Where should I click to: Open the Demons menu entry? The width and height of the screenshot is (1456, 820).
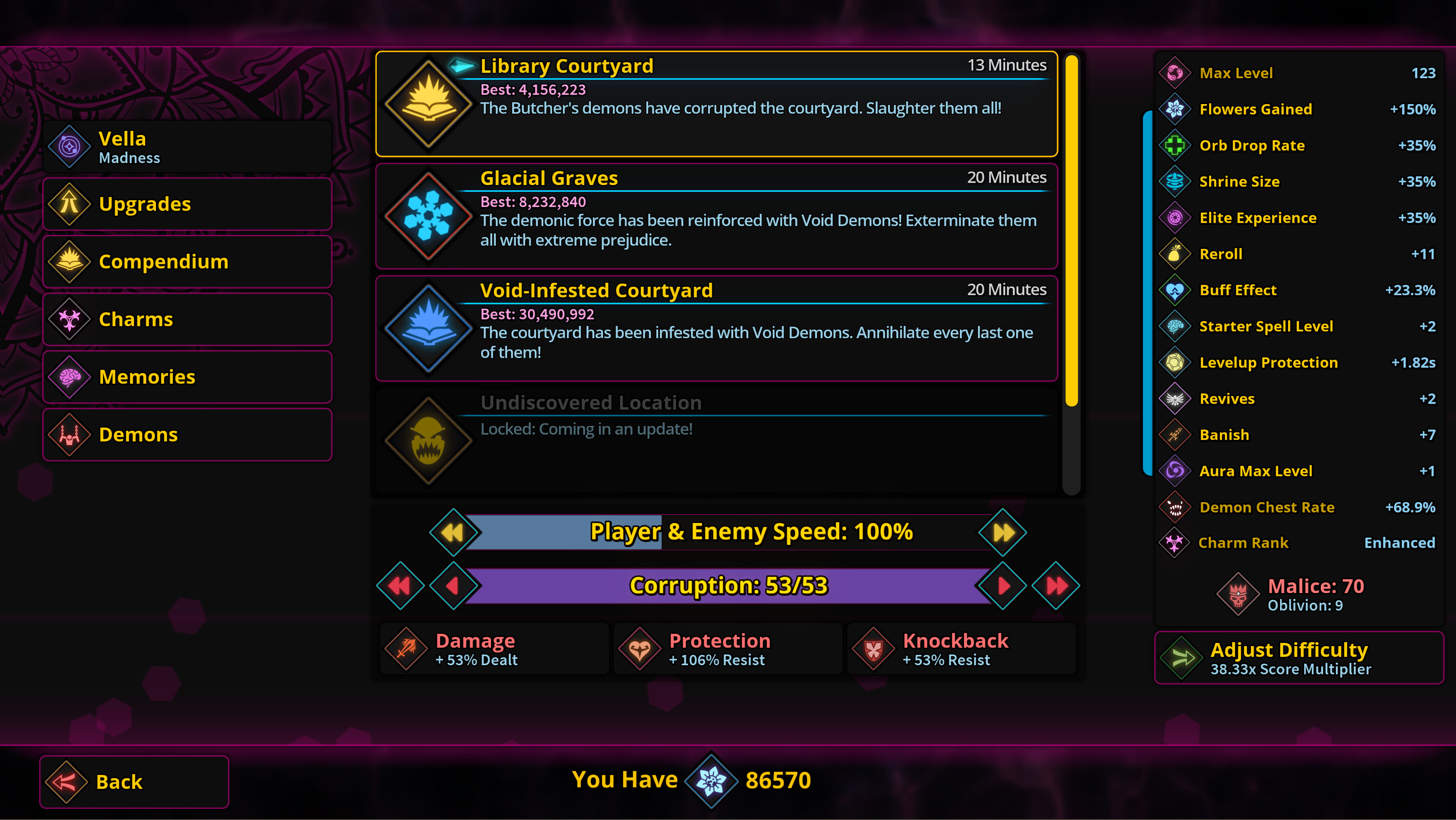point(187,435)
